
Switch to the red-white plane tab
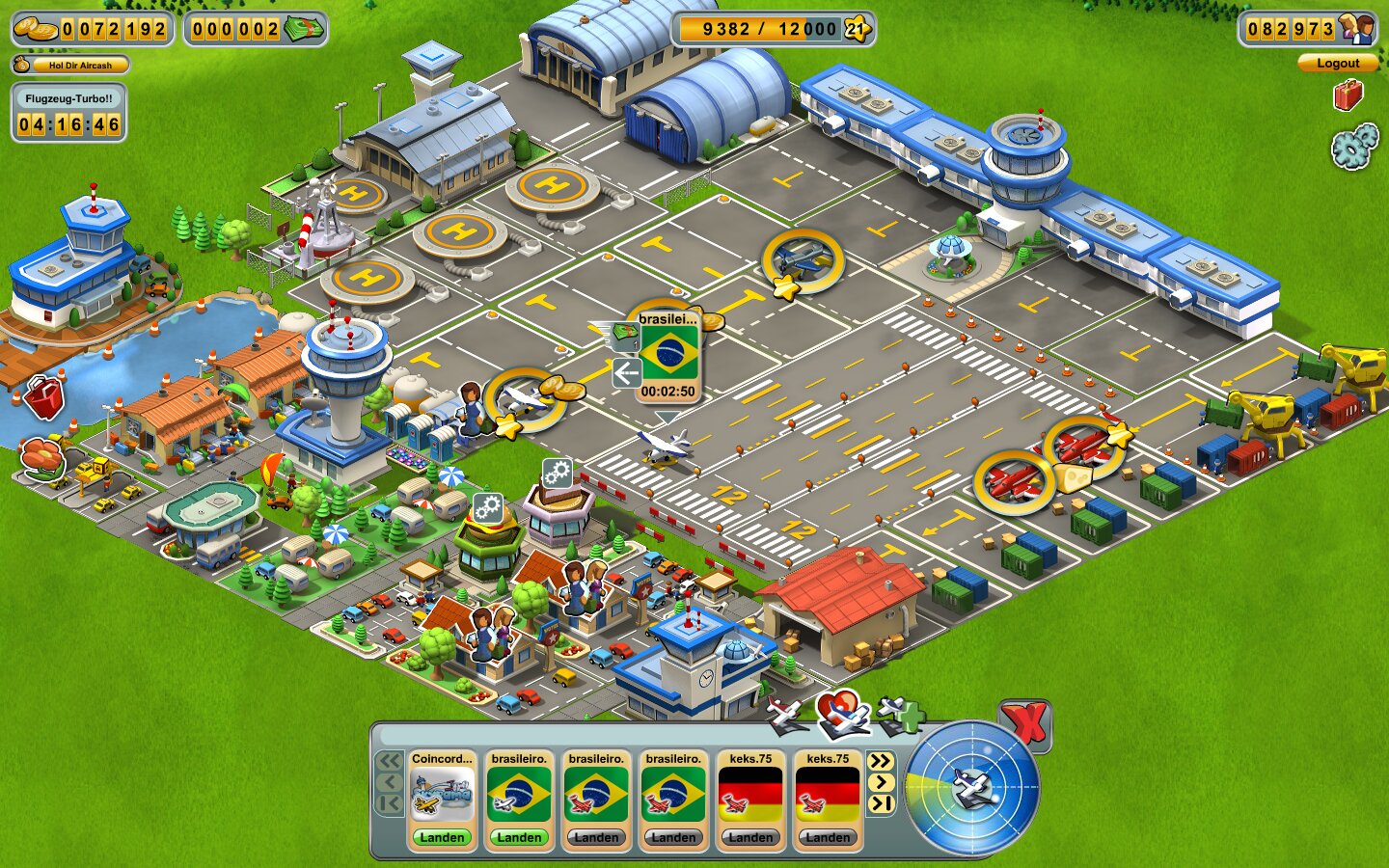point(785,715)
